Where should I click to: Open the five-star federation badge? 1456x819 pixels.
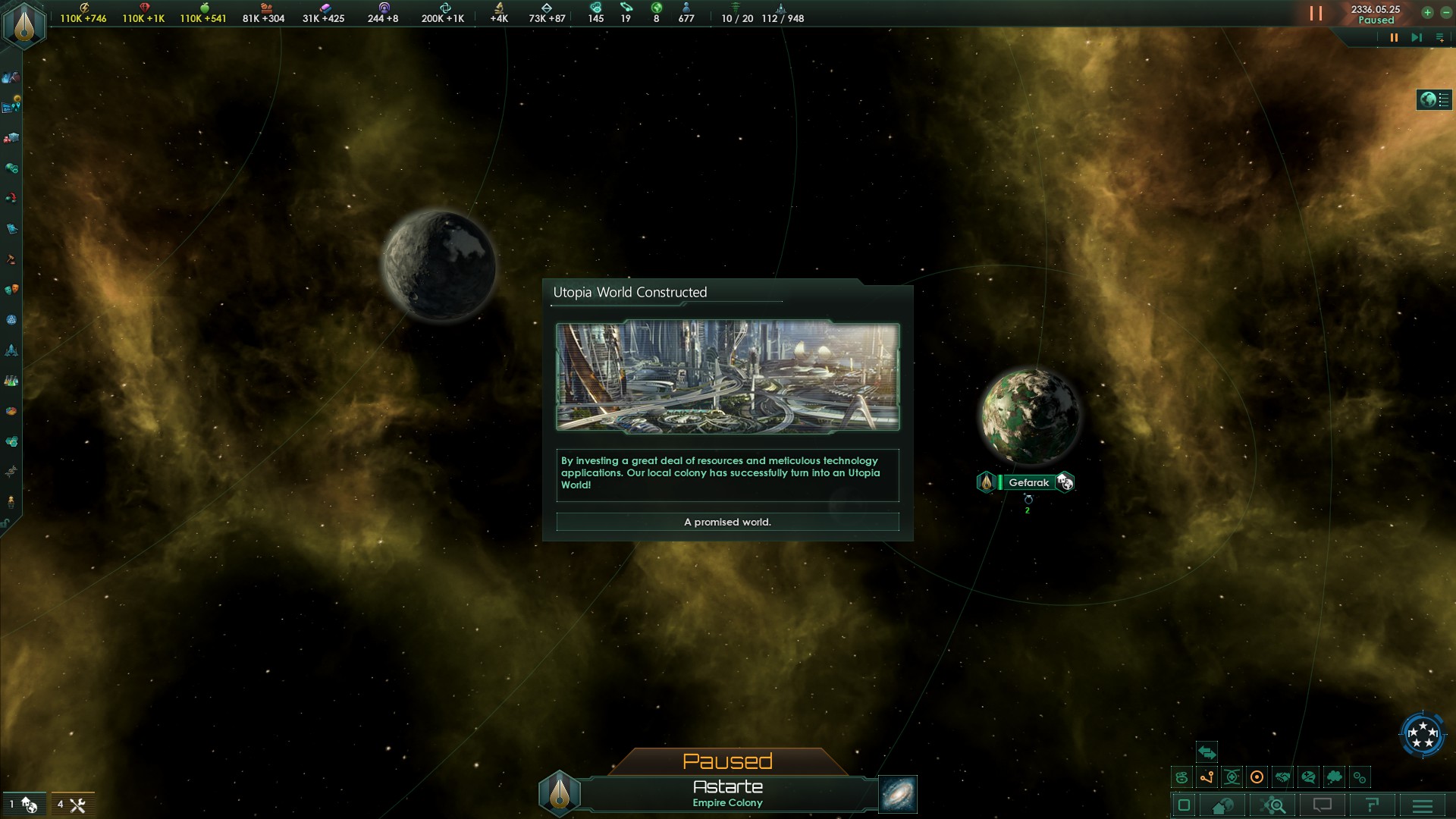1422,734
